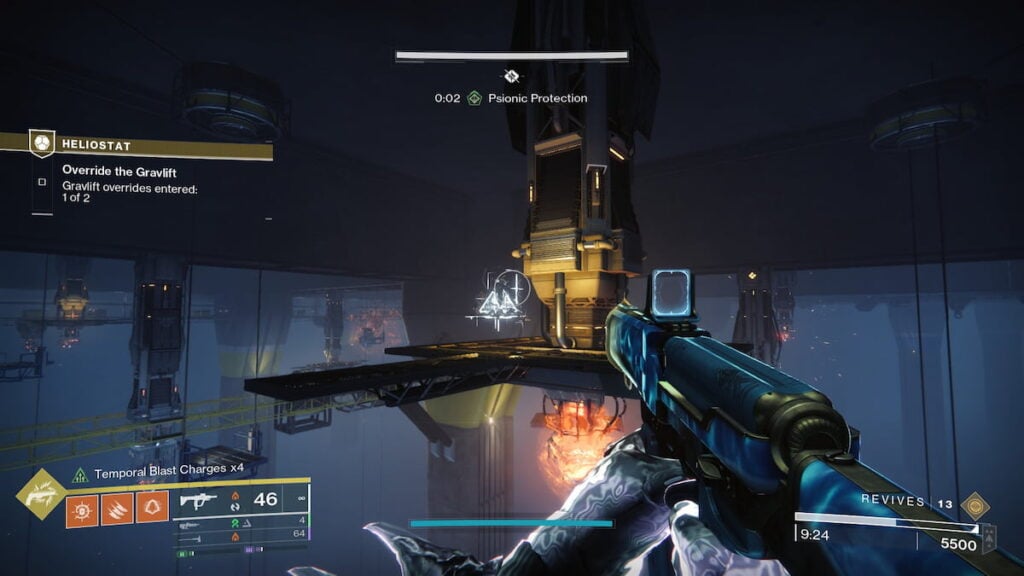Click the Psionic Protection buff icon

[x=475, y=98]
